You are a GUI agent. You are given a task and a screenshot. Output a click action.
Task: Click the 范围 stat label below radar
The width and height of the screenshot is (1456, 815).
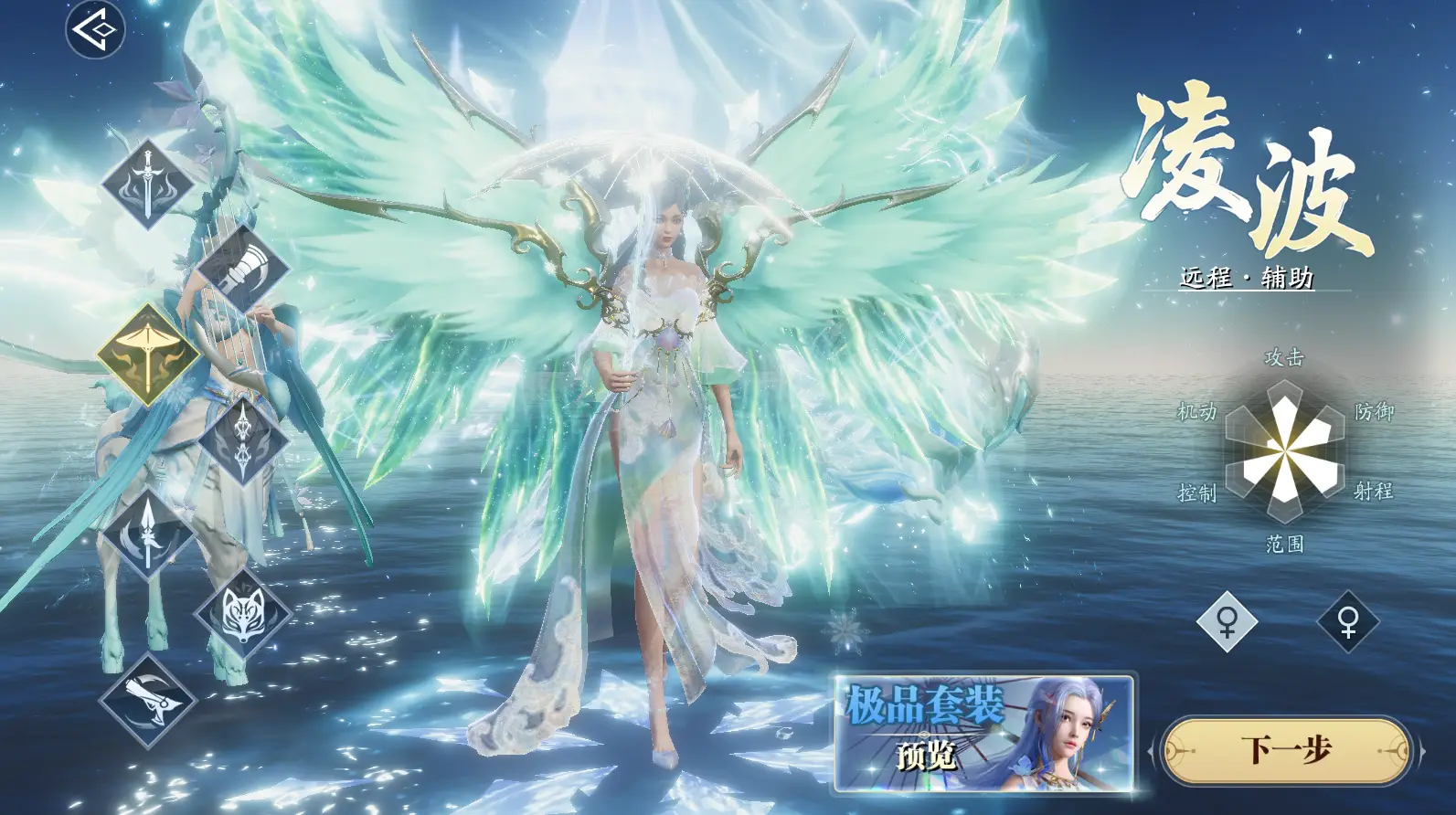click(1283, 544)
